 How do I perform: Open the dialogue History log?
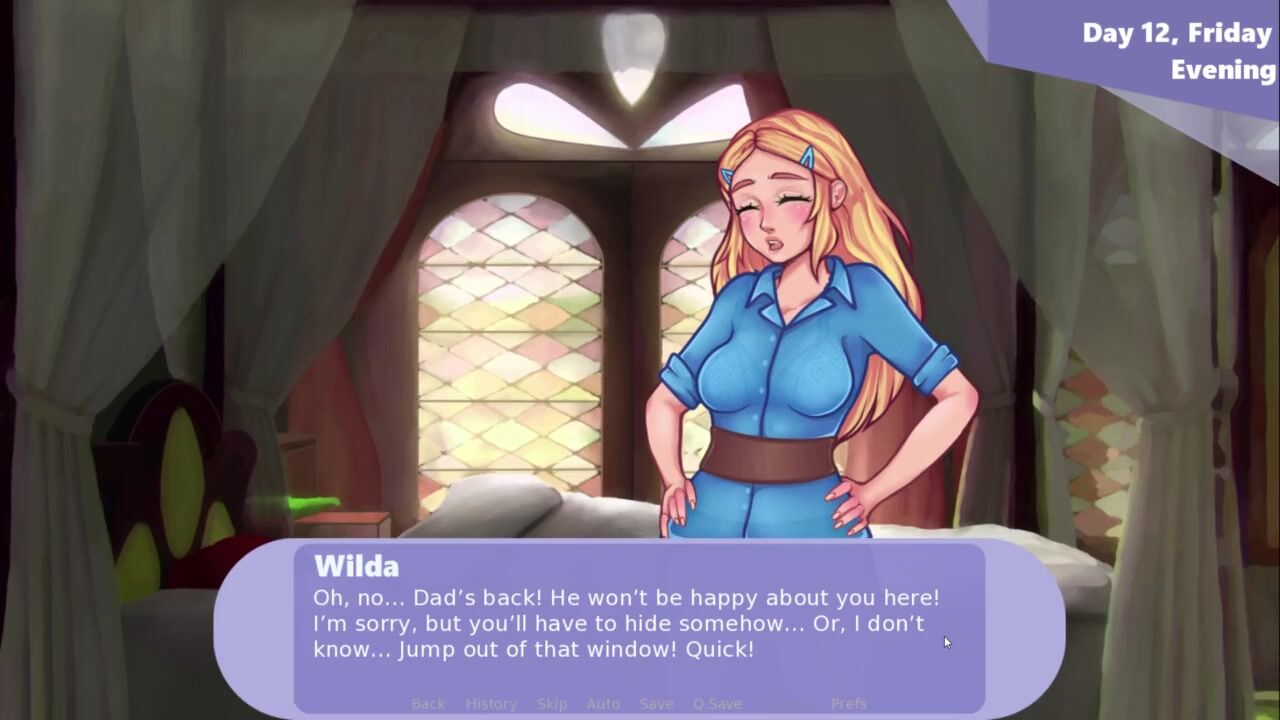pyautogui.click(x=491, y=704)
